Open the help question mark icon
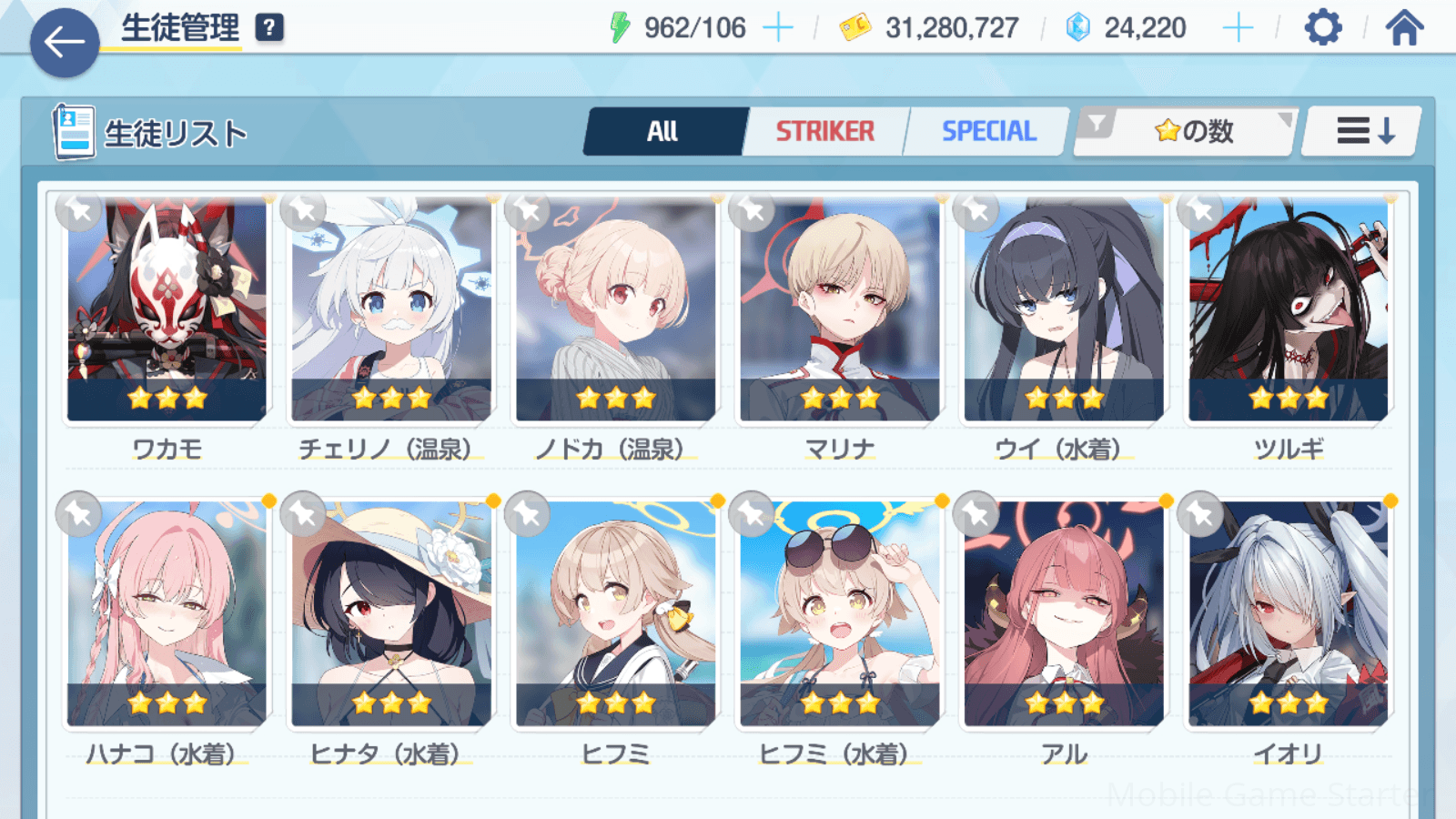Viewport: 1456px width, 819px height. coord(269,28)
